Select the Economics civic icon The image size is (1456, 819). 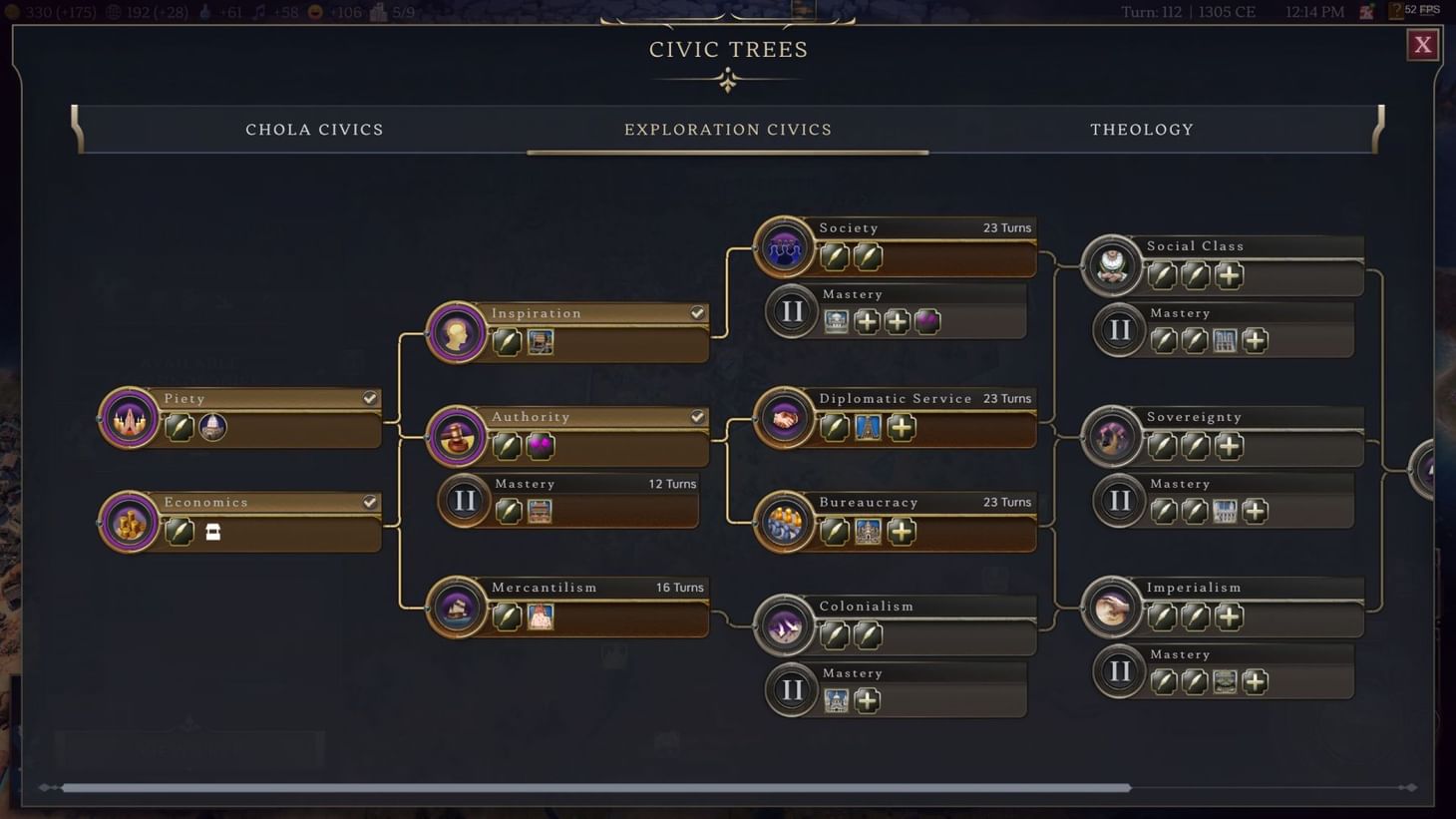[x=129, y=521]
